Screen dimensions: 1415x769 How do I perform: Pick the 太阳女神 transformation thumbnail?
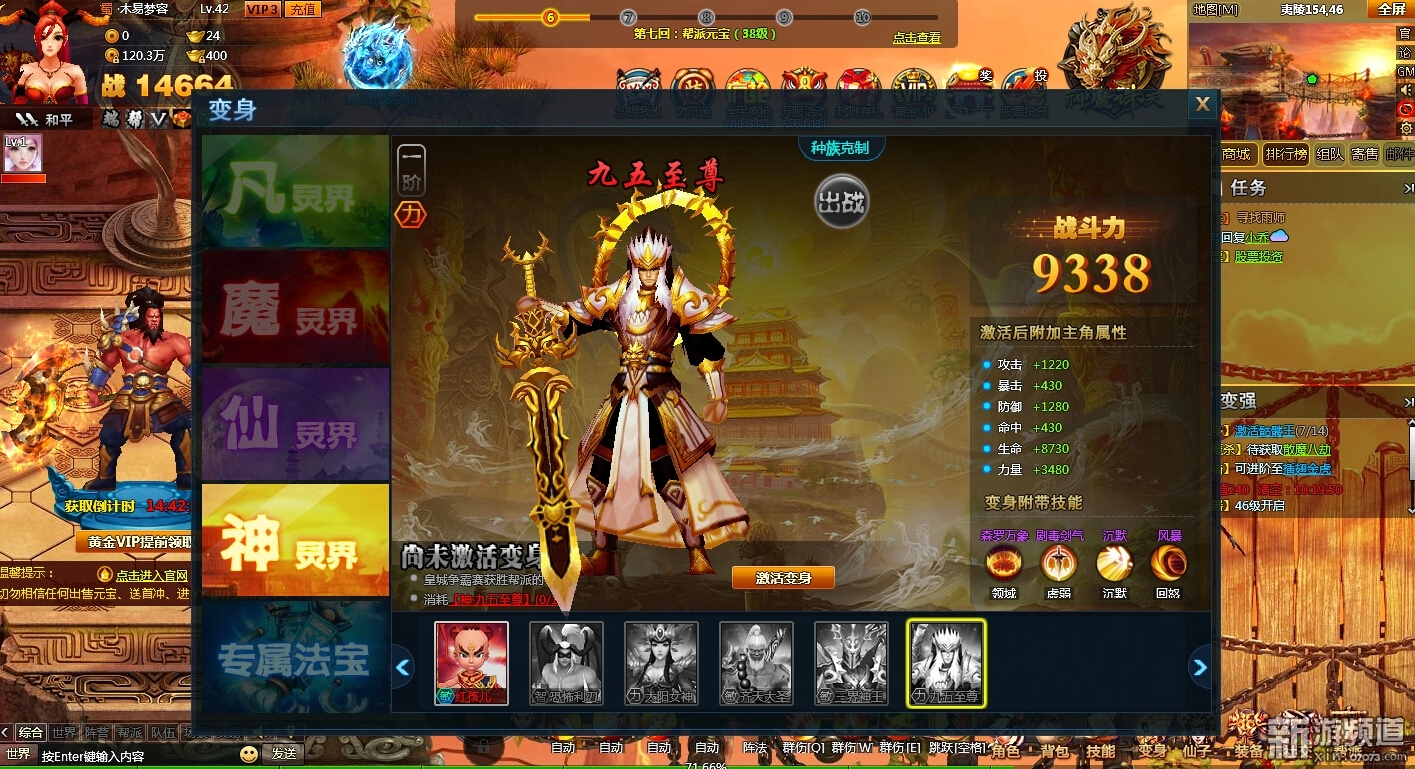661,664
